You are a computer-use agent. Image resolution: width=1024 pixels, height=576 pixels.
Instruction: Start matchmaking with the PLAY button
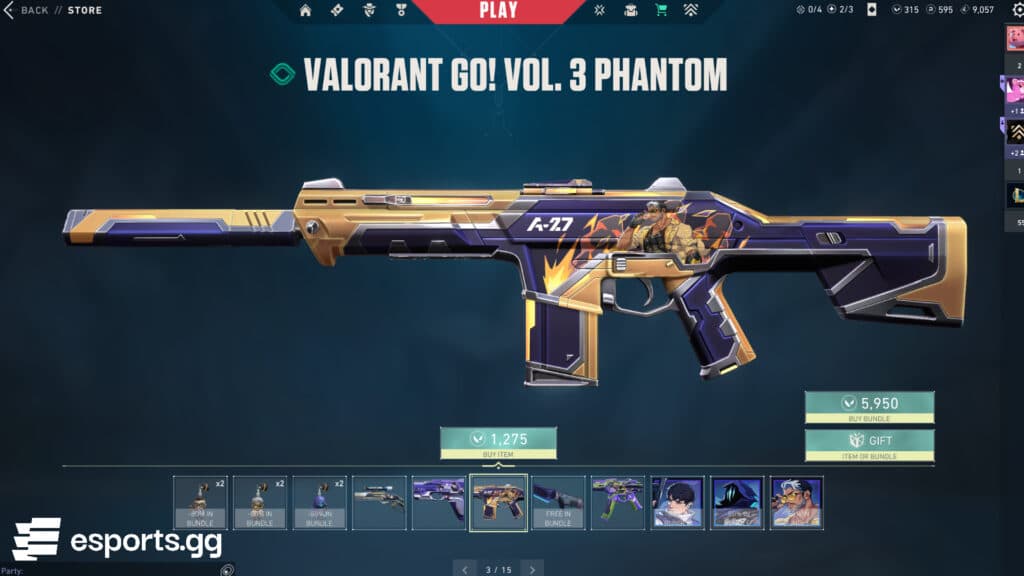pyautogui.click(x=498, y=11)
